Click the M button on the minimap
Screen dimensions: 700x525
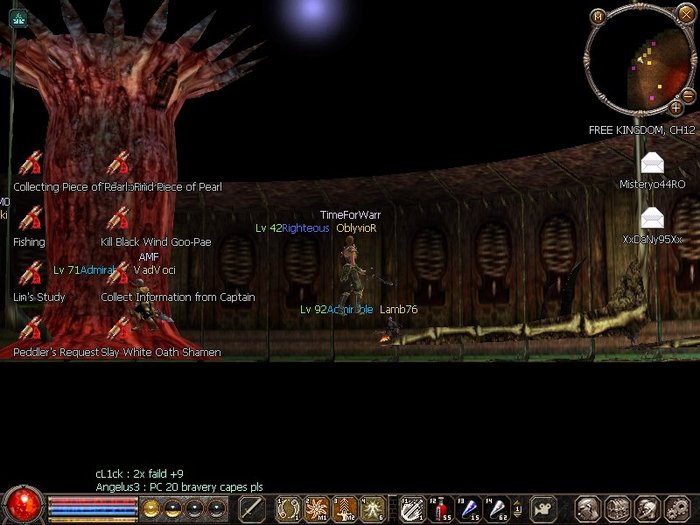[598, 16]
